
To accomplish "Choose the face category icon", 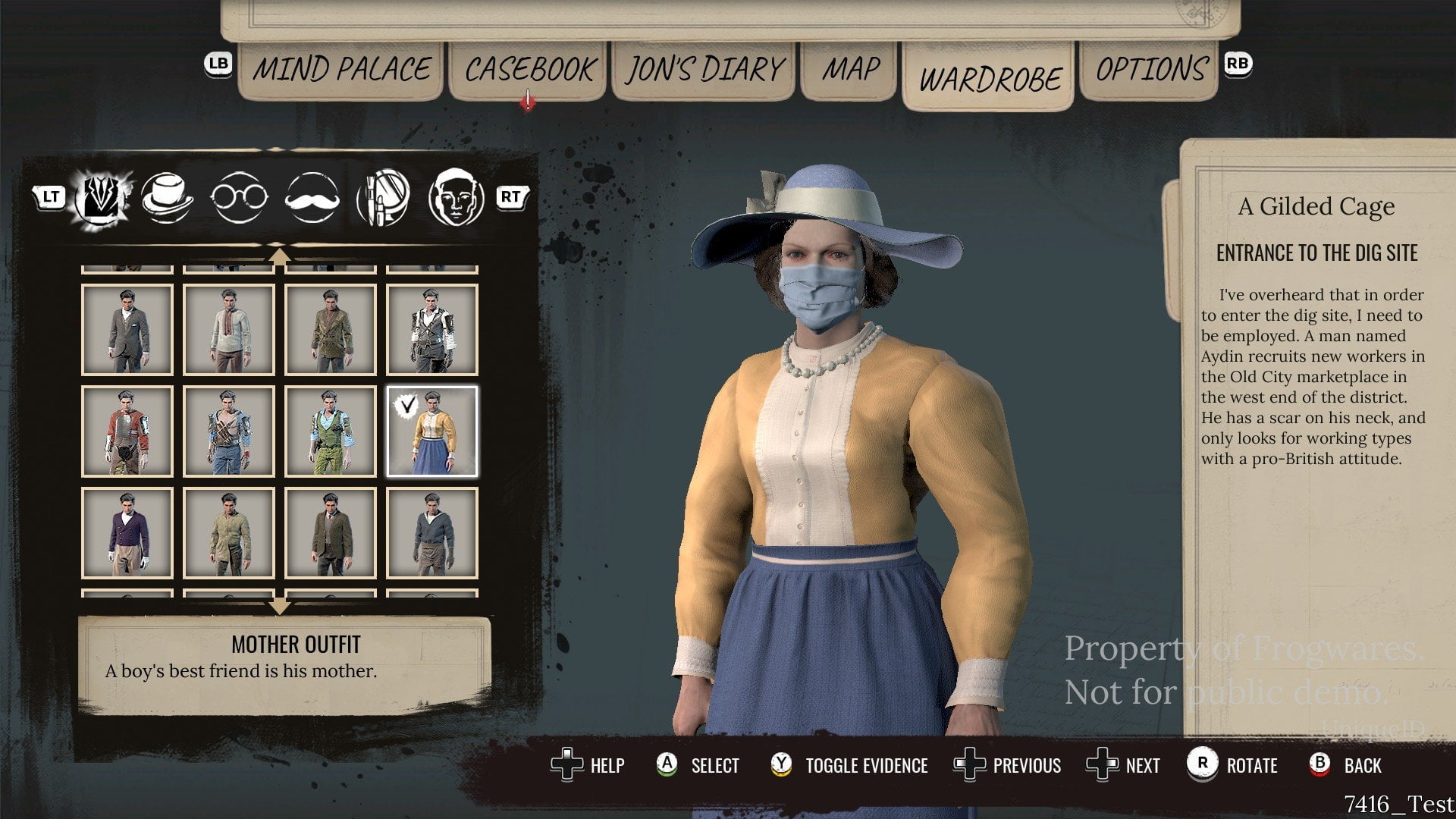I will (x=456, y=197).
